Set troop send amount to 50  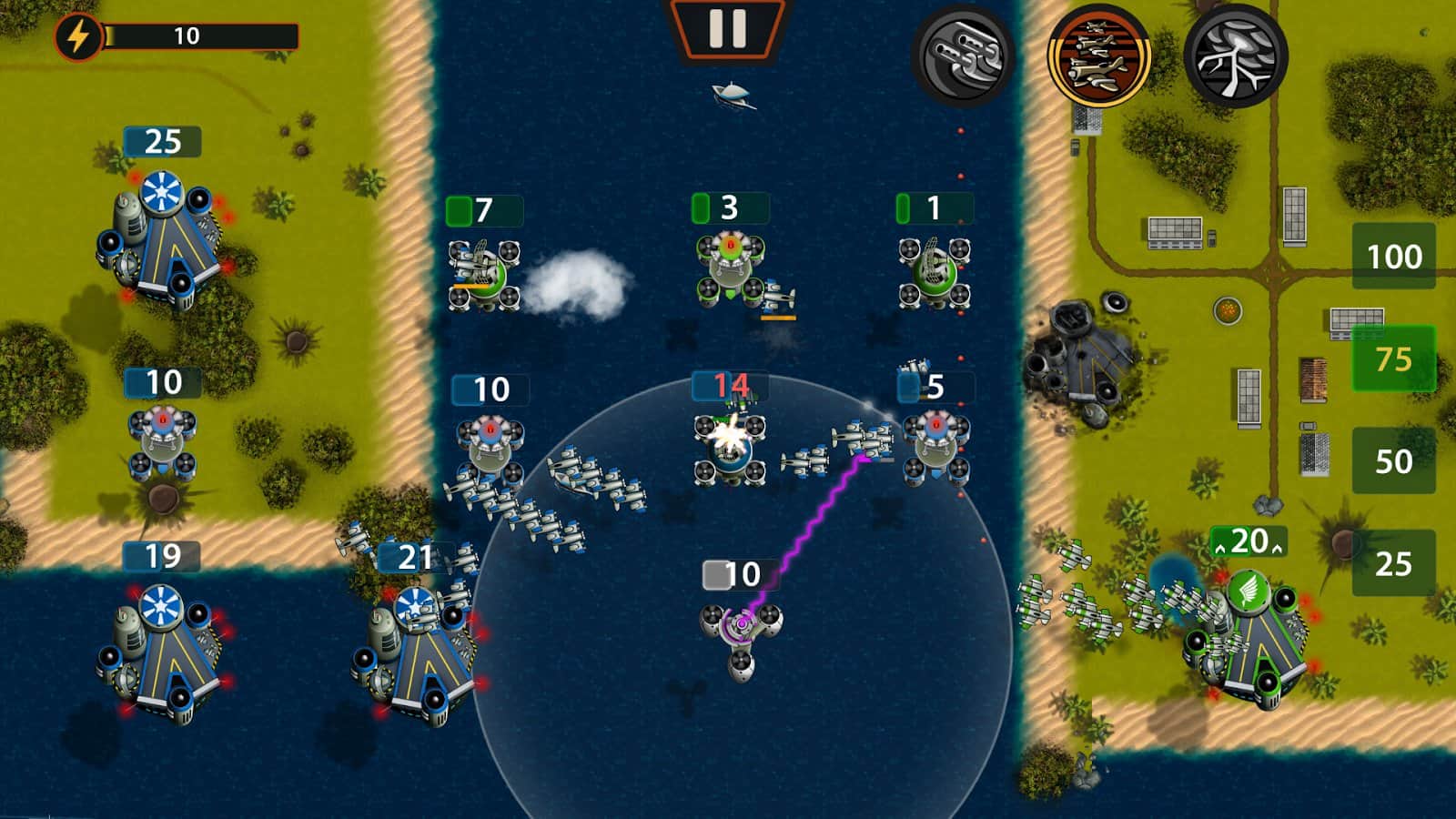click(x=1393, y=461)
